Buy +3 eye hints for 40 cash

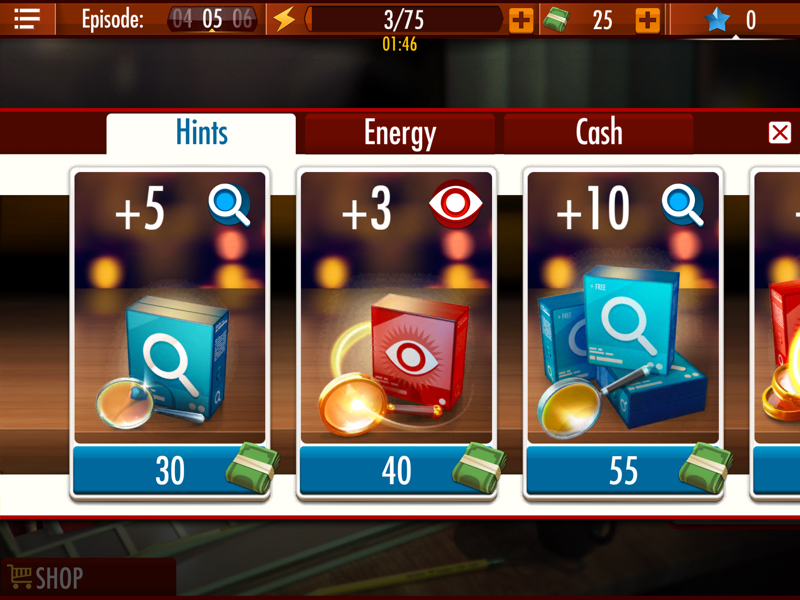[397, 470]
